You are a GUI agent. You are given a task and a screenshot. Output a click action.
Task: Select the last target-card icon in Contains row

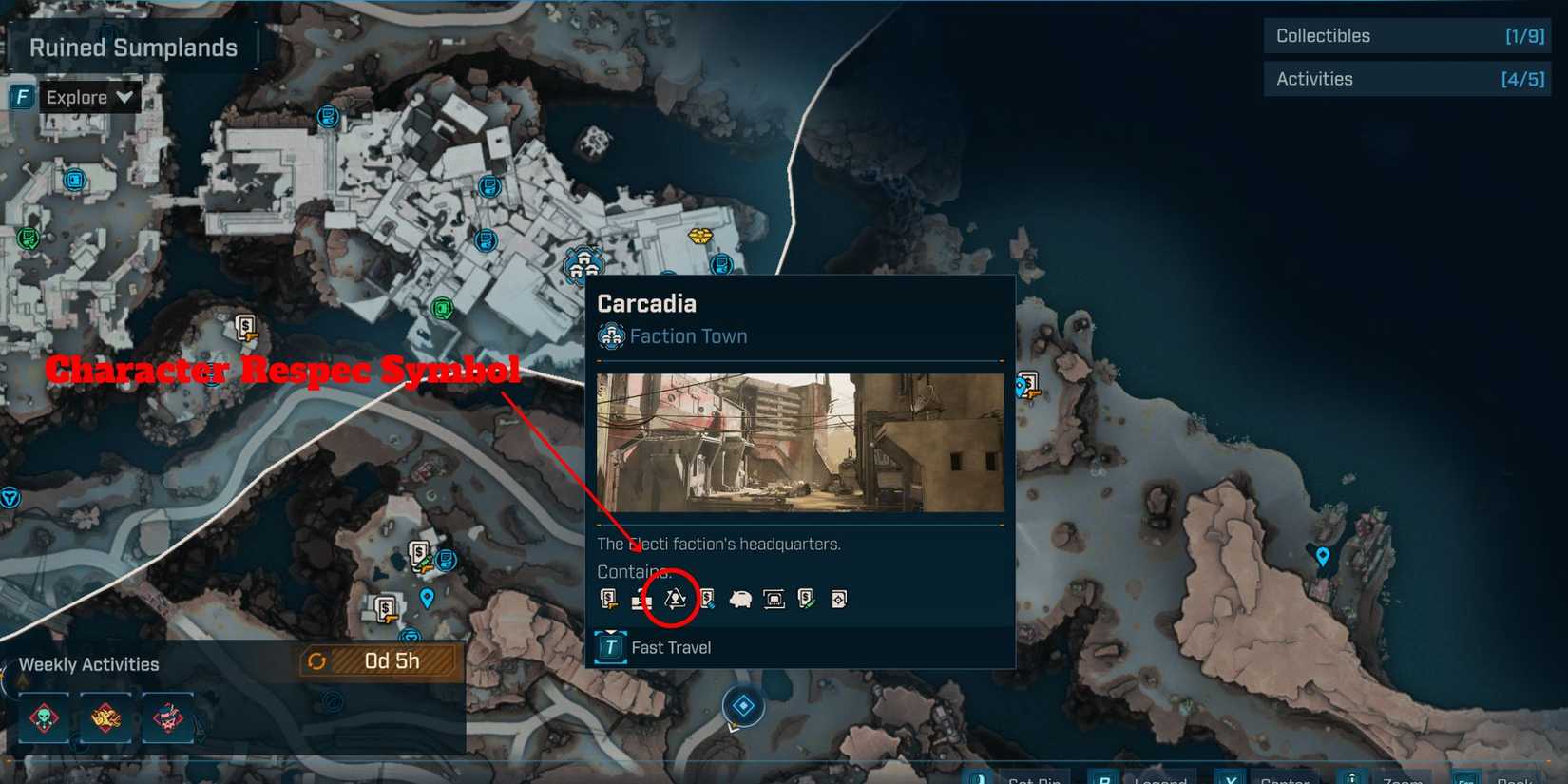click(838, 599)
